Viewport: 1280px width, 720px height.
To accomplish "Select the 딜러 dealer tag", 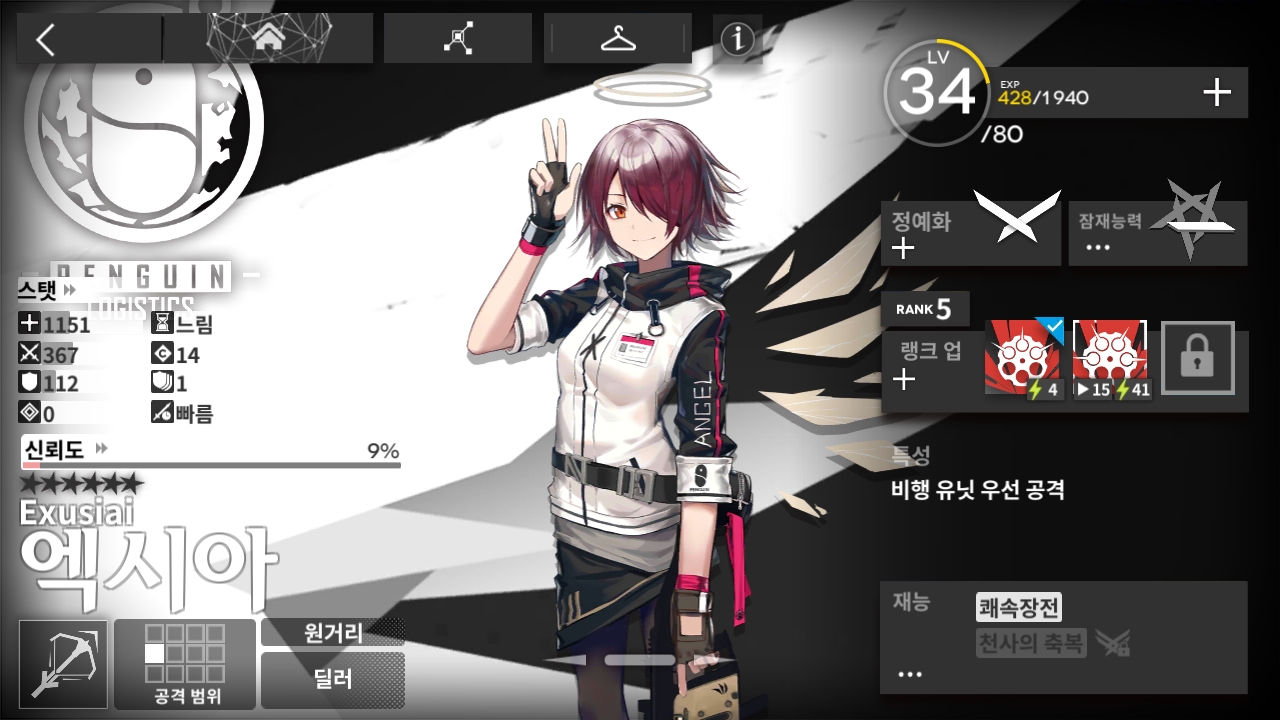I will [333, 680].
